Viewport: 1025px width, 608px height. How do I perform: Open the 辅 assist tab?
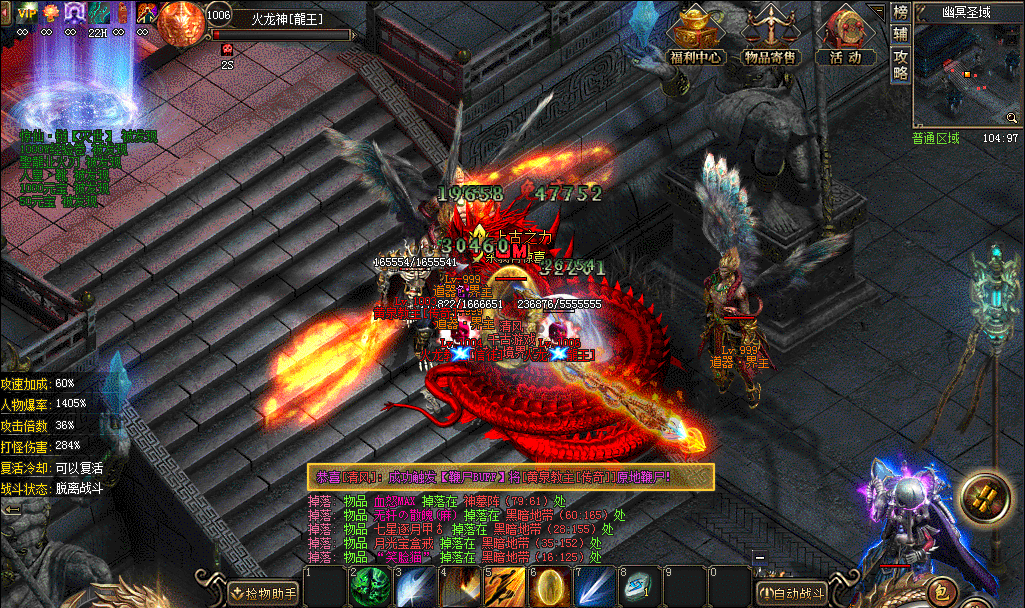[x=900, y=34]
